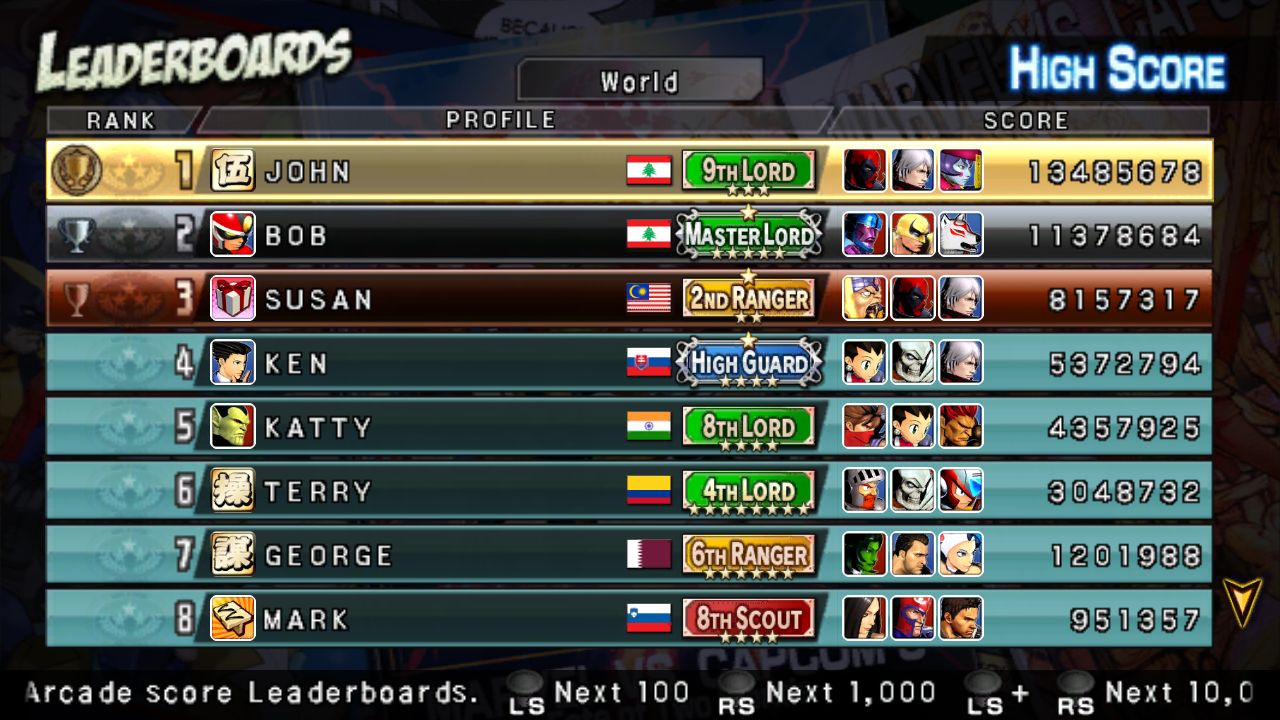The width and height of the screenshot is (1280, 720).
Task: Click John's 9th Lord rank badge
Action: [x=748, y=171]
